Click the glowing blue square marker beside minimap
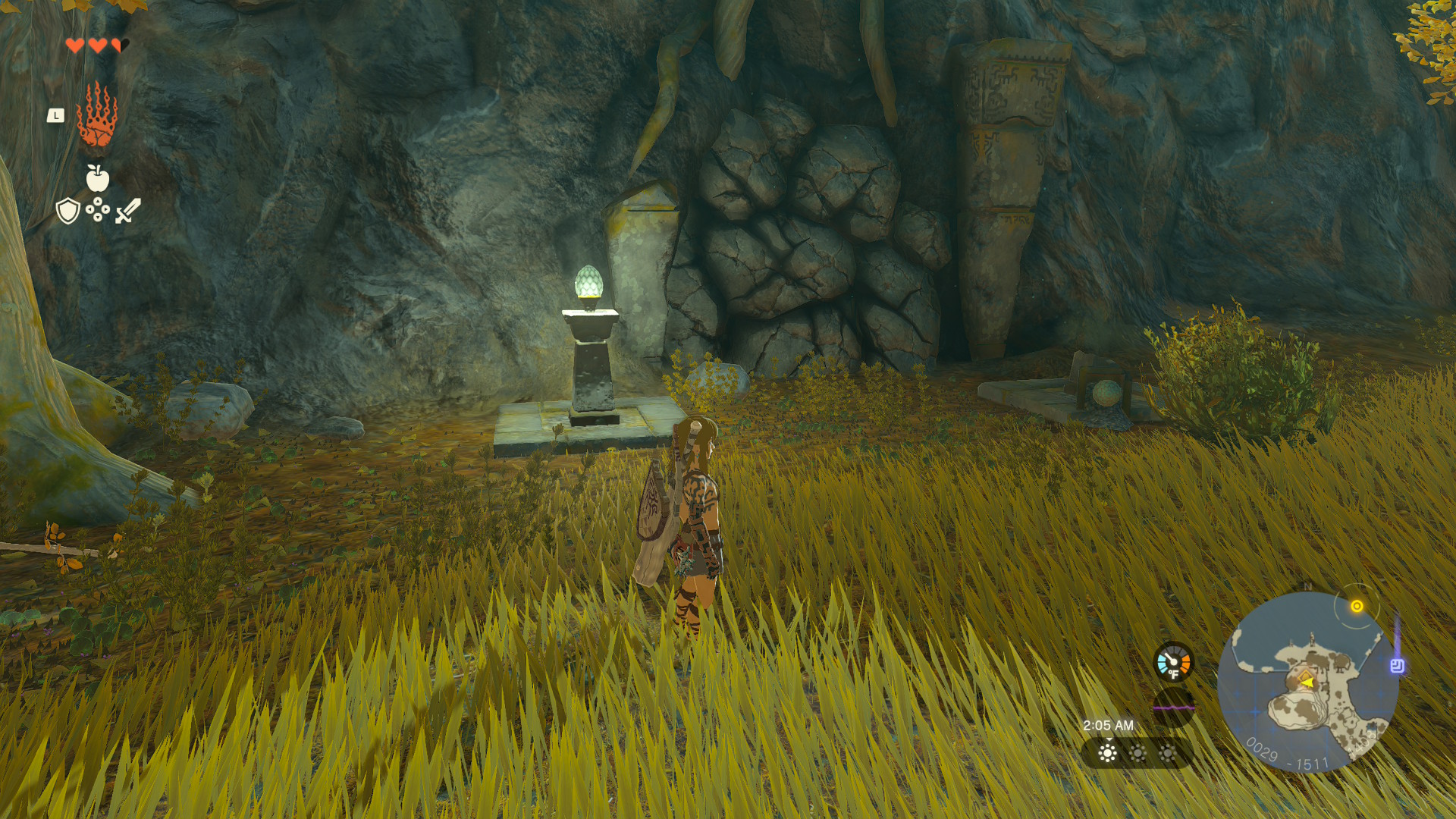The height and width of the screenshot is (819, 1456). (1397, 666)
